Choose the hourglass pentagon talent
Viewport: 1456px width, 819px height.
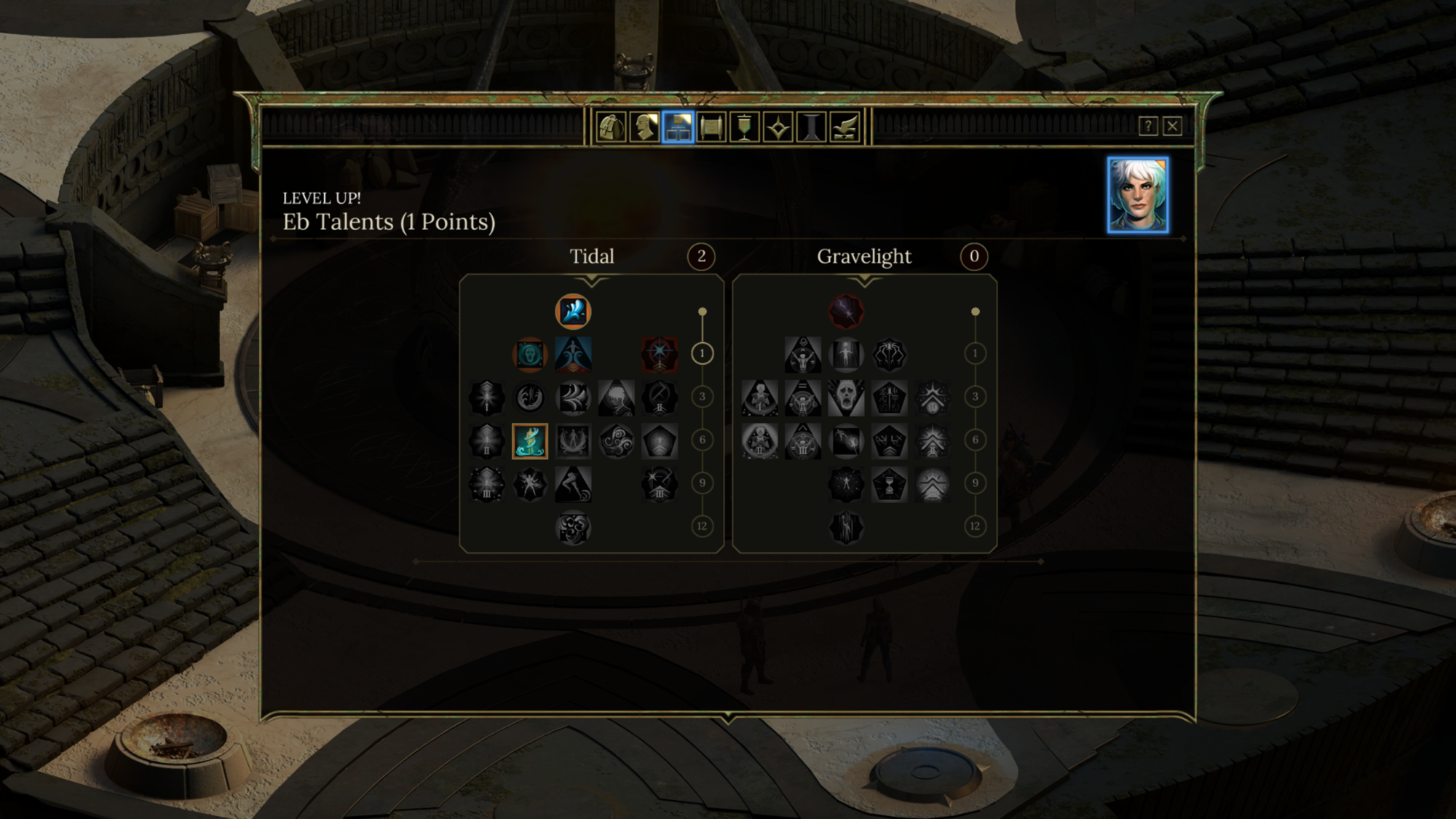(x=889, y=484)
